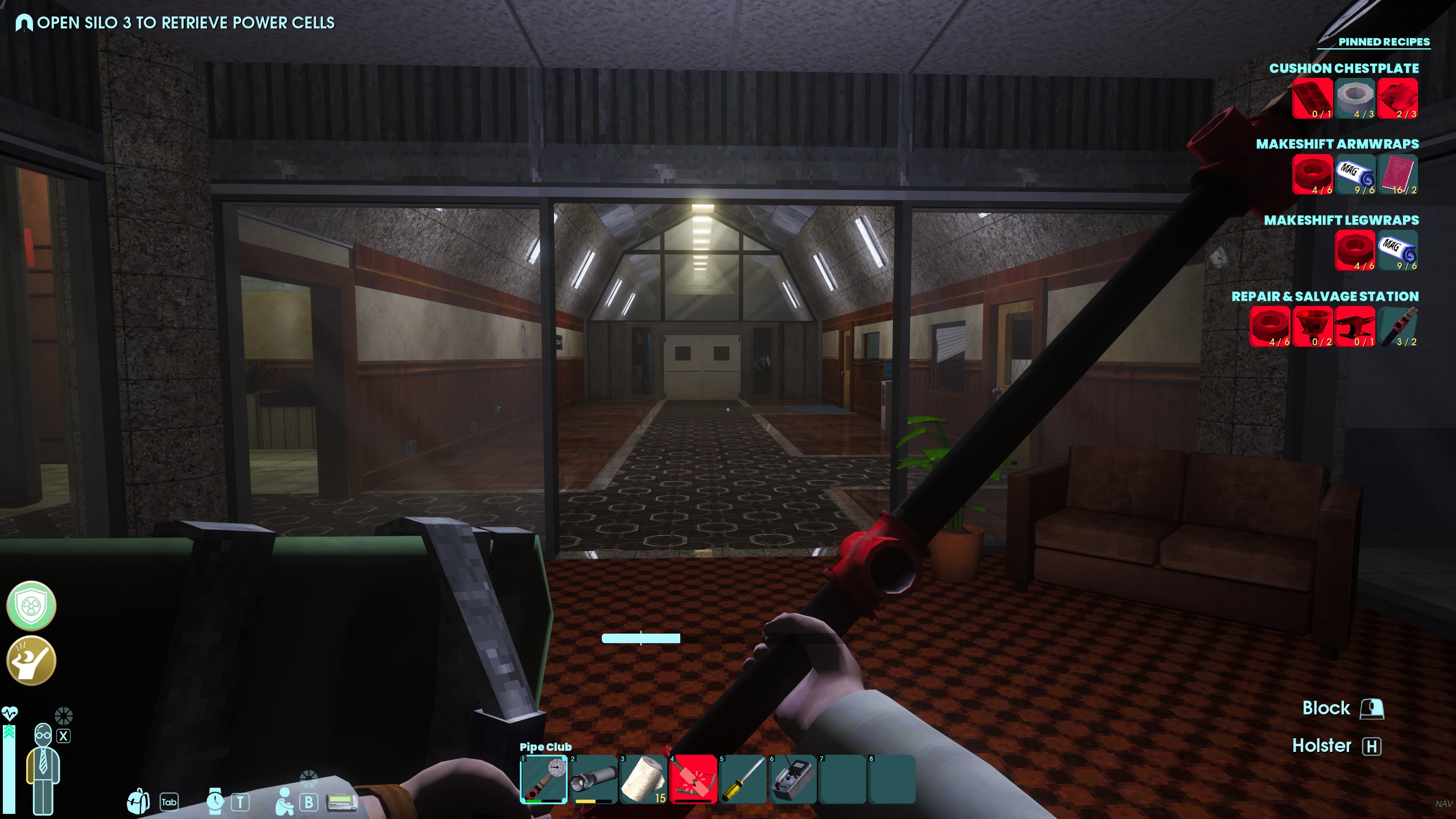
Task: Click the Pinned Recipes header
Action: click(x=1383, y=42)
